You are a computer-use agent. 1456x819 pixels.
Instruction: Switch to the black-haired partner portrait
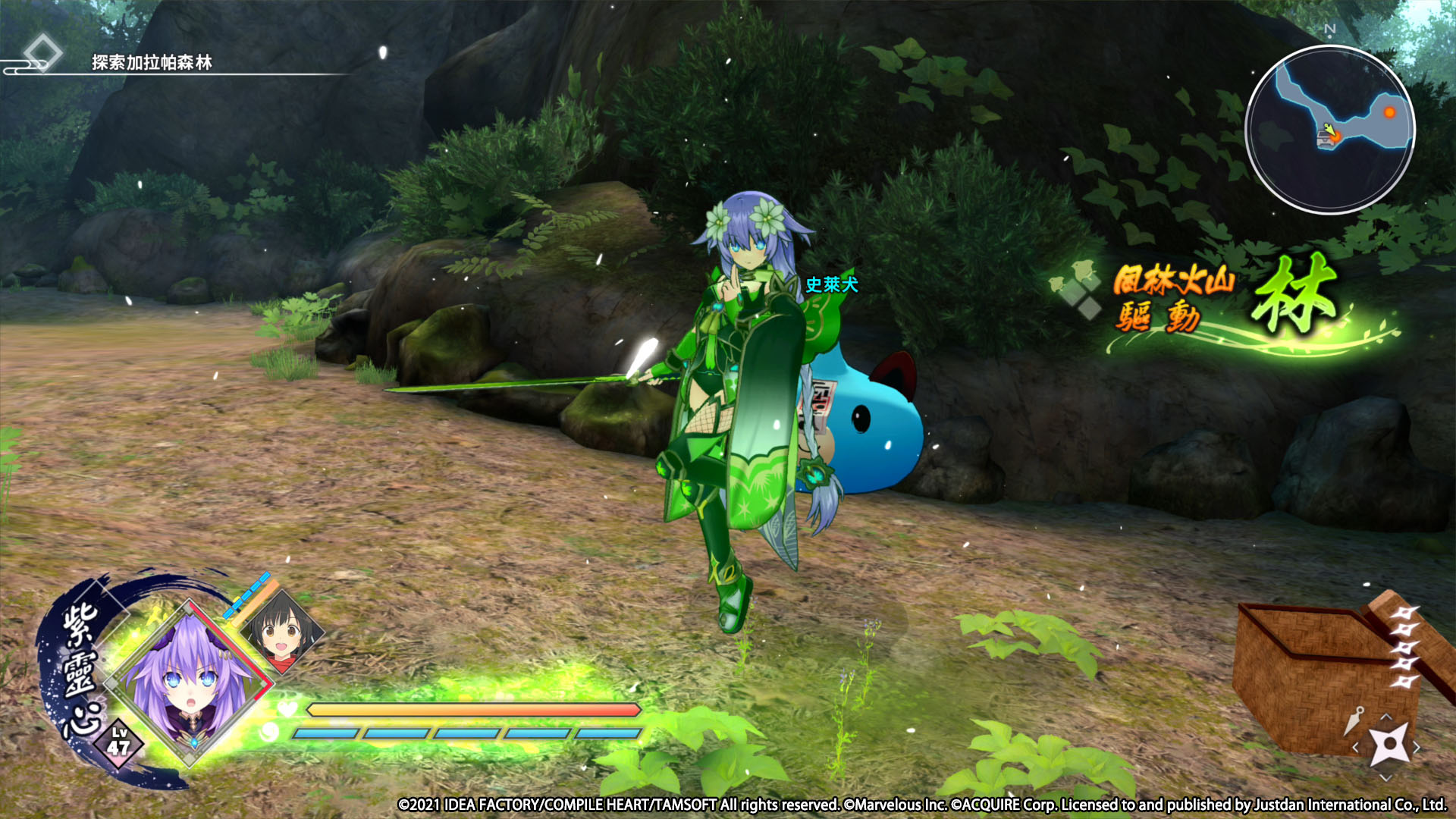[282, 632]
